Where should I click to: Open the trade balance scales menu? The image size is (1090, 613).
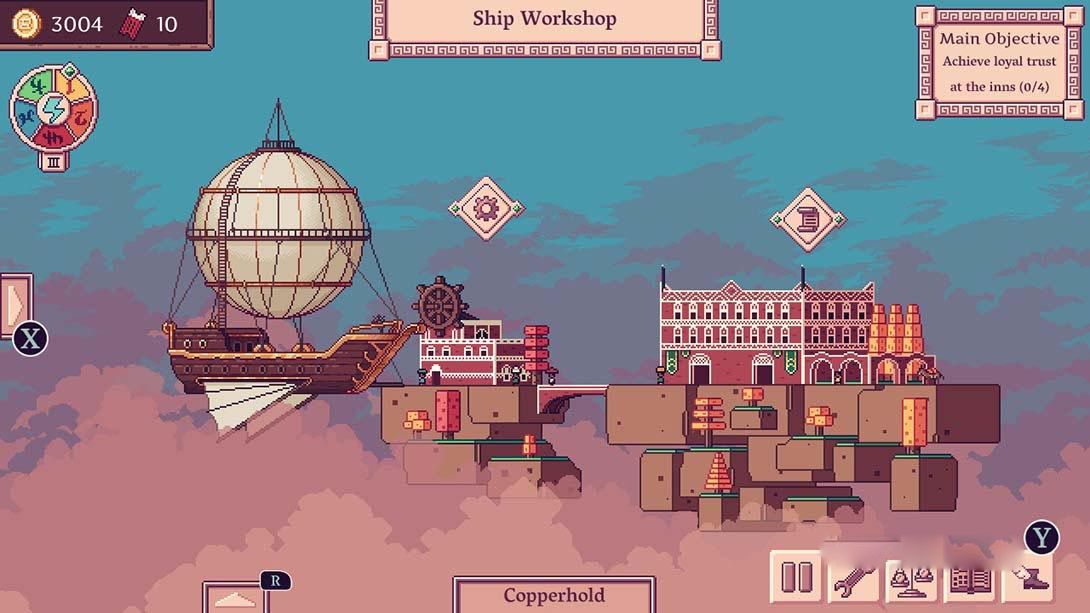(x=912, y=578)
